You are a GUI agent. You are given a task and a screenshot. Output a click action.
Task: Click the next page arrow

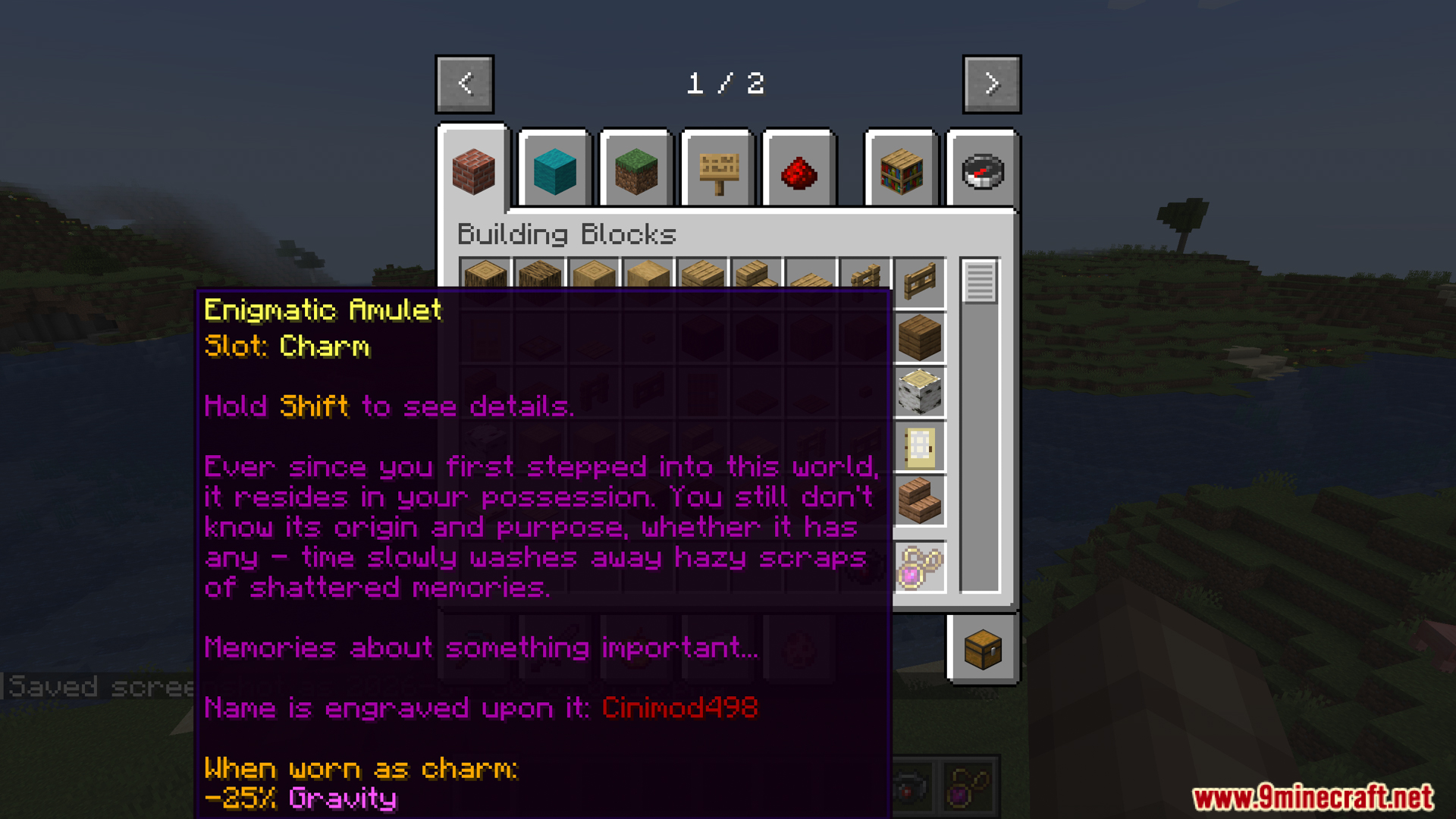tap(991, 83)
